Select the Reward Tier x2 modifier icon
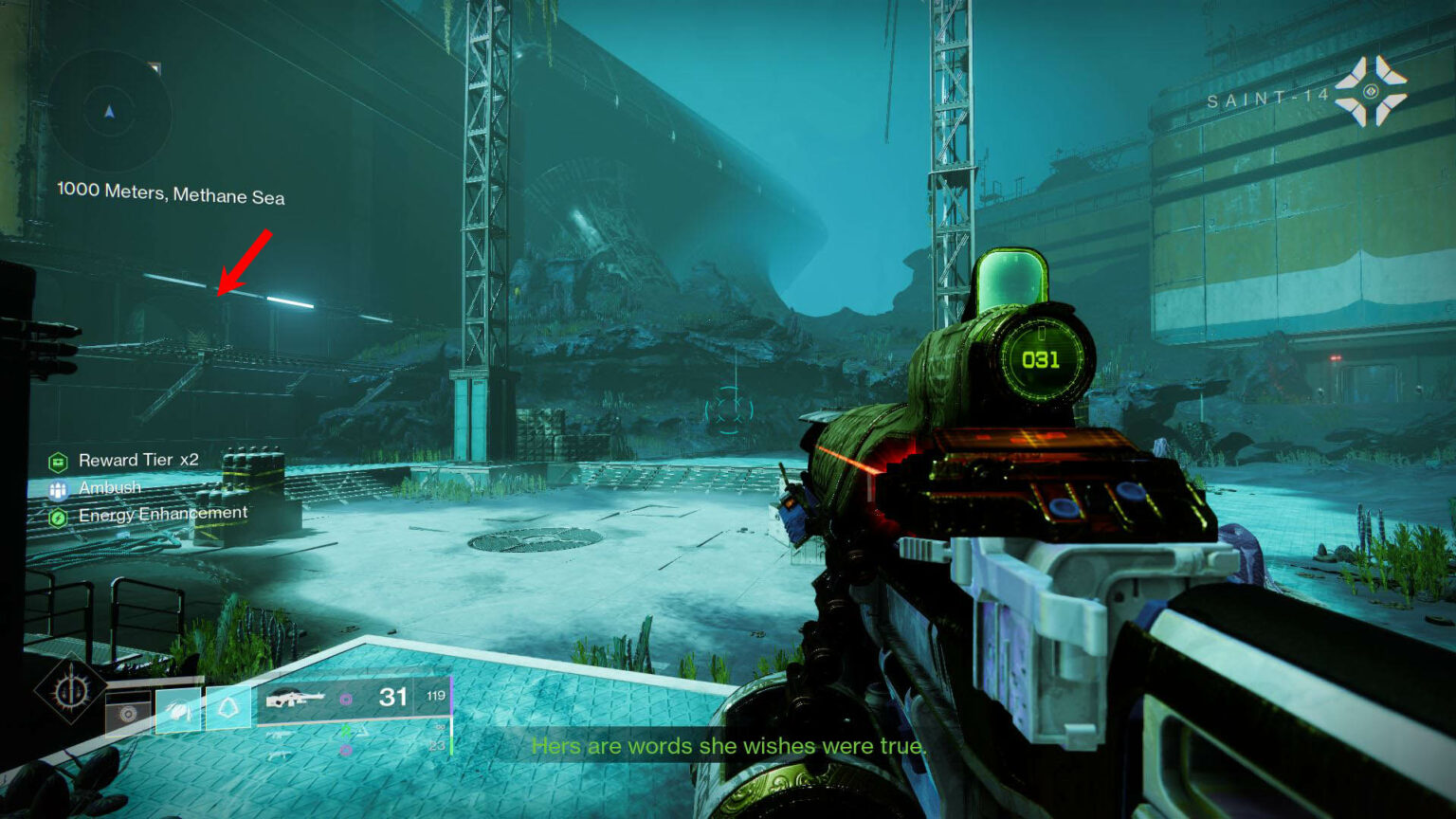1456x819 pixels. coord(59,461)
